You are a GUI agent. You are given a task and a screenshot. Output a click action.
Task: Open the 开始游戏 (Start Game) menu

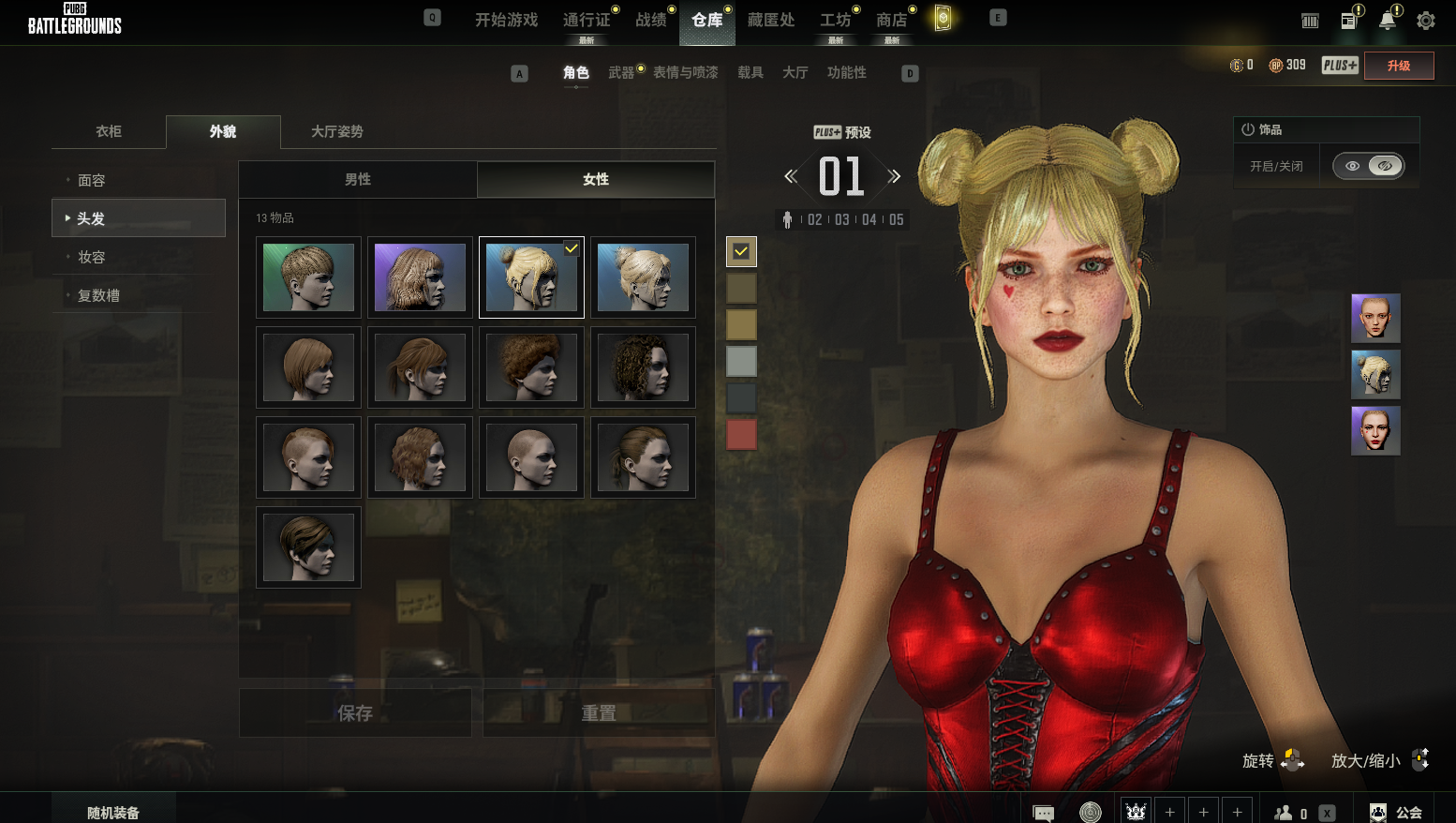pyautogui.click(x=506, y=20)
